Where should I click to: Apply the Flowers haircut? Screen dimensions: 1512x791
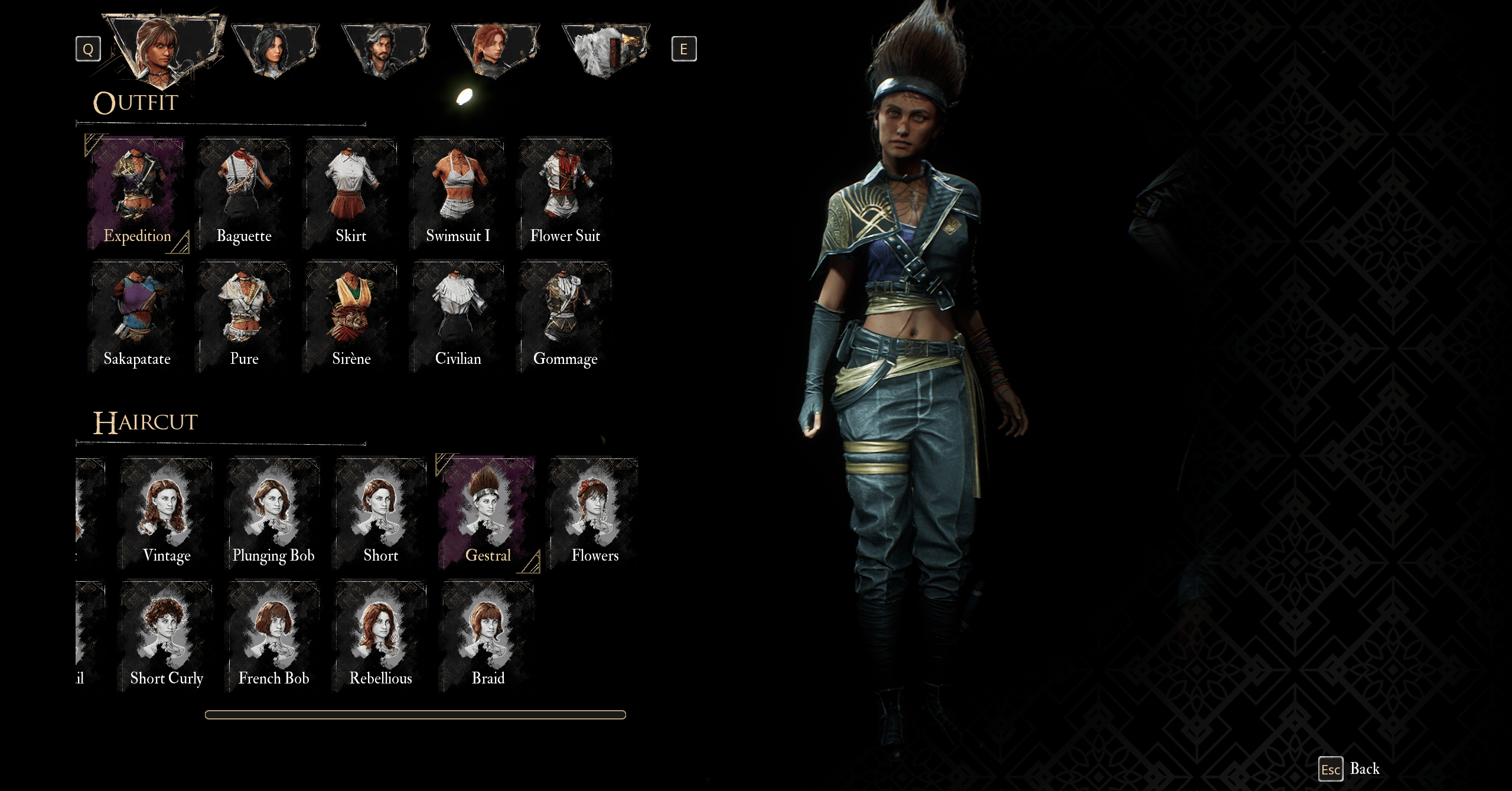[x=595, y=513]
